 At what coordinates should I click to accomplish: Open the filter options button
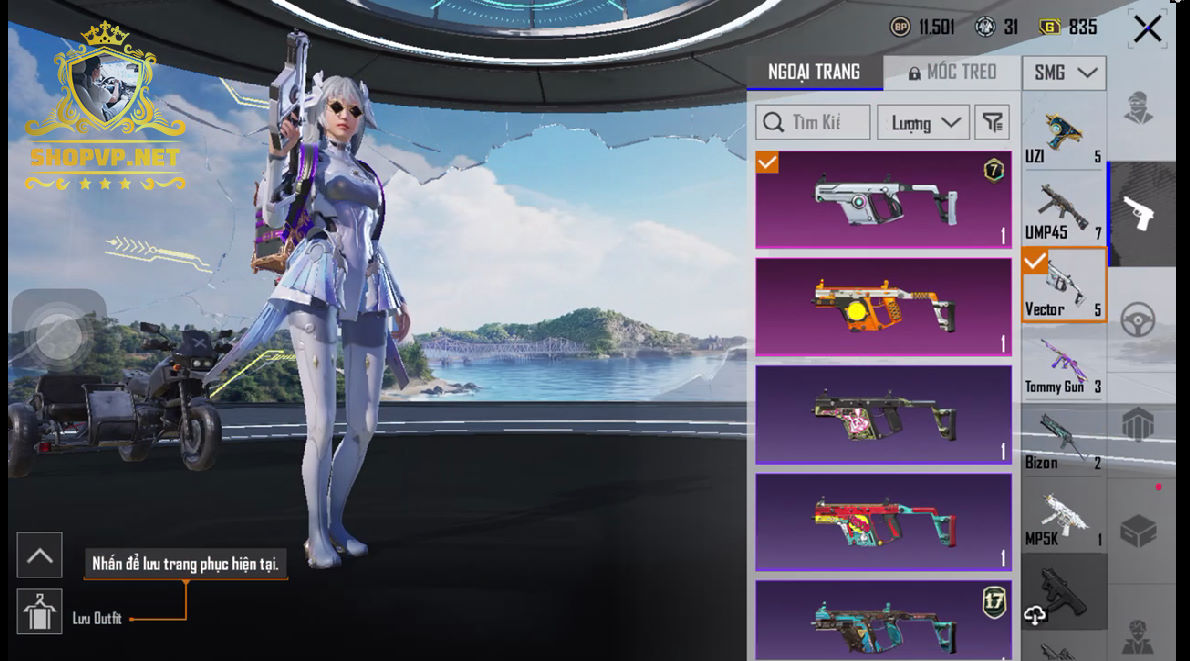[x=991, y=123]
